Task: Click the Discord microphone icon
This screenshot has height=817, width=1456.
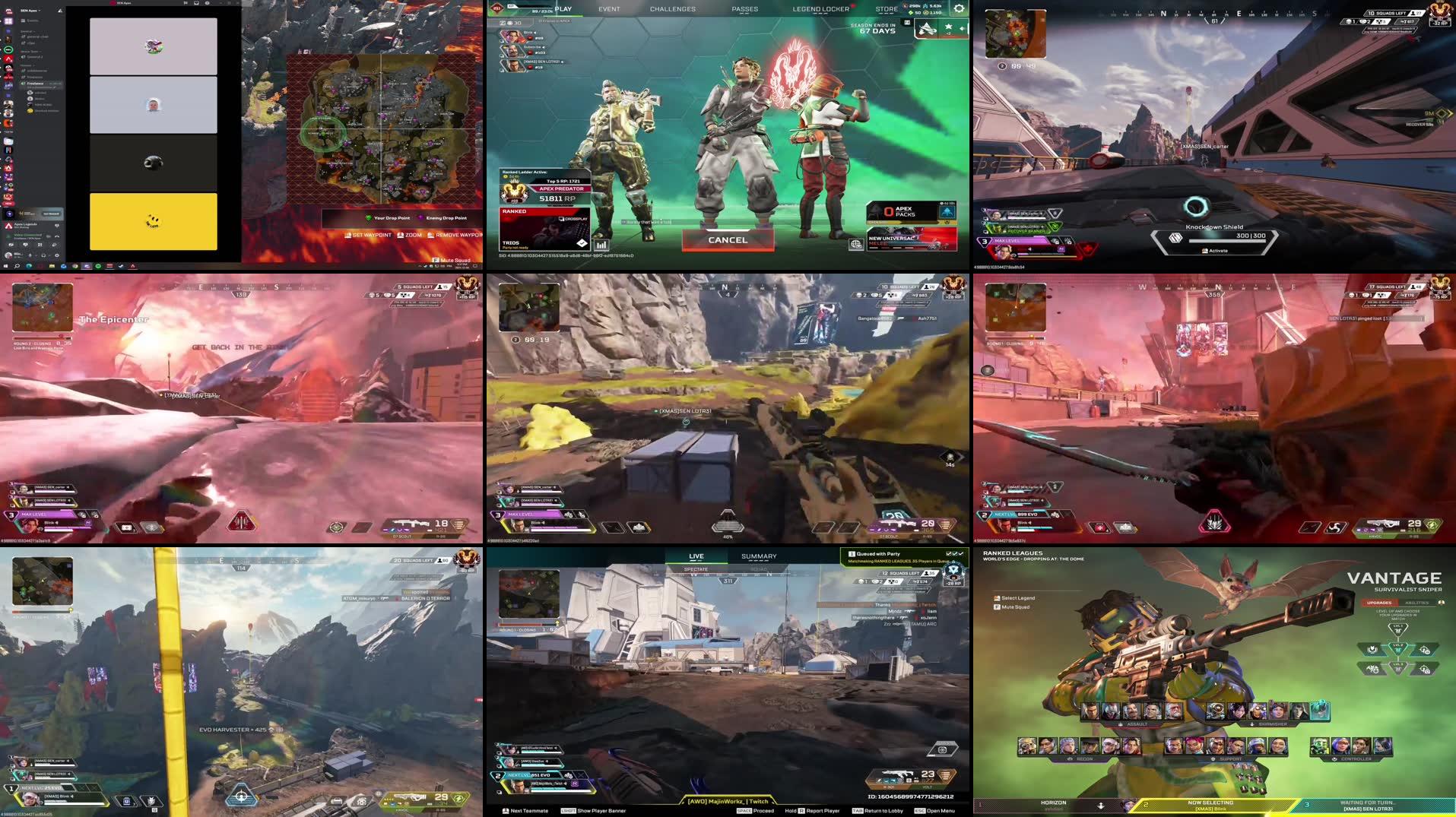Action: [x=30, y=255]
